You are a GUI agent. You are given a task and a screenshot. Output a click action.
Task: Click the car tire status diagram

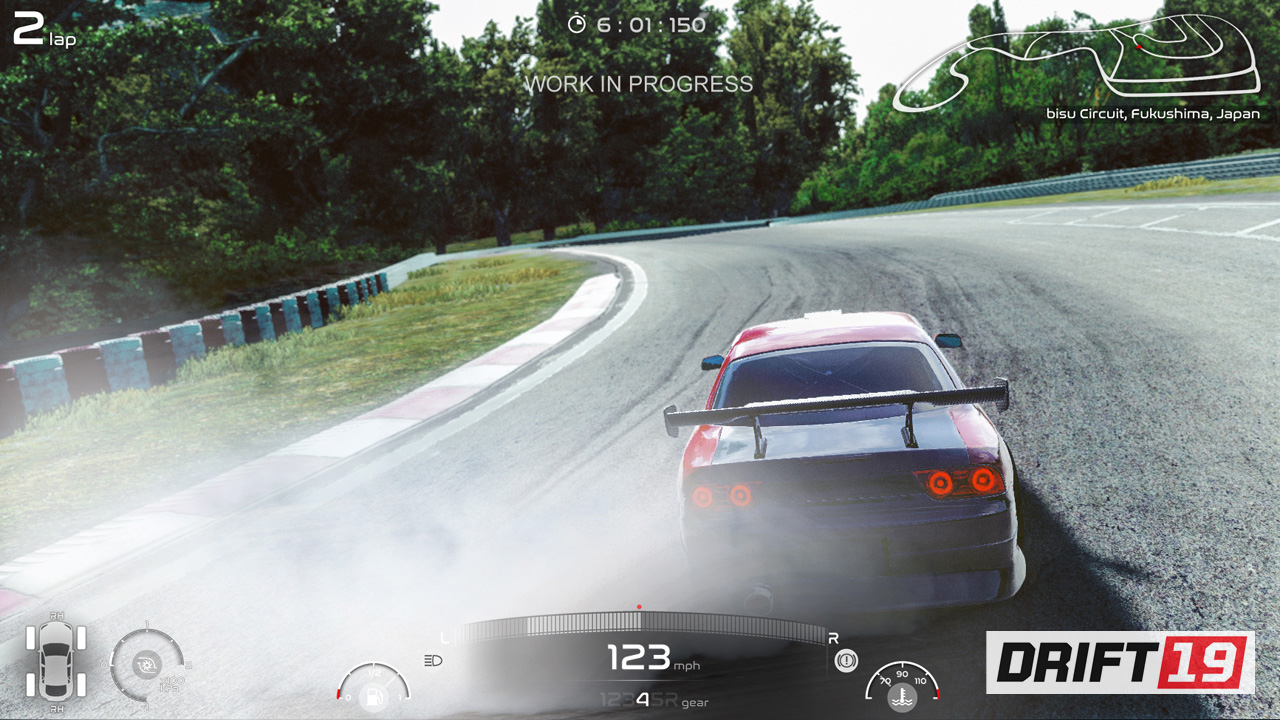tap(56, 660)
